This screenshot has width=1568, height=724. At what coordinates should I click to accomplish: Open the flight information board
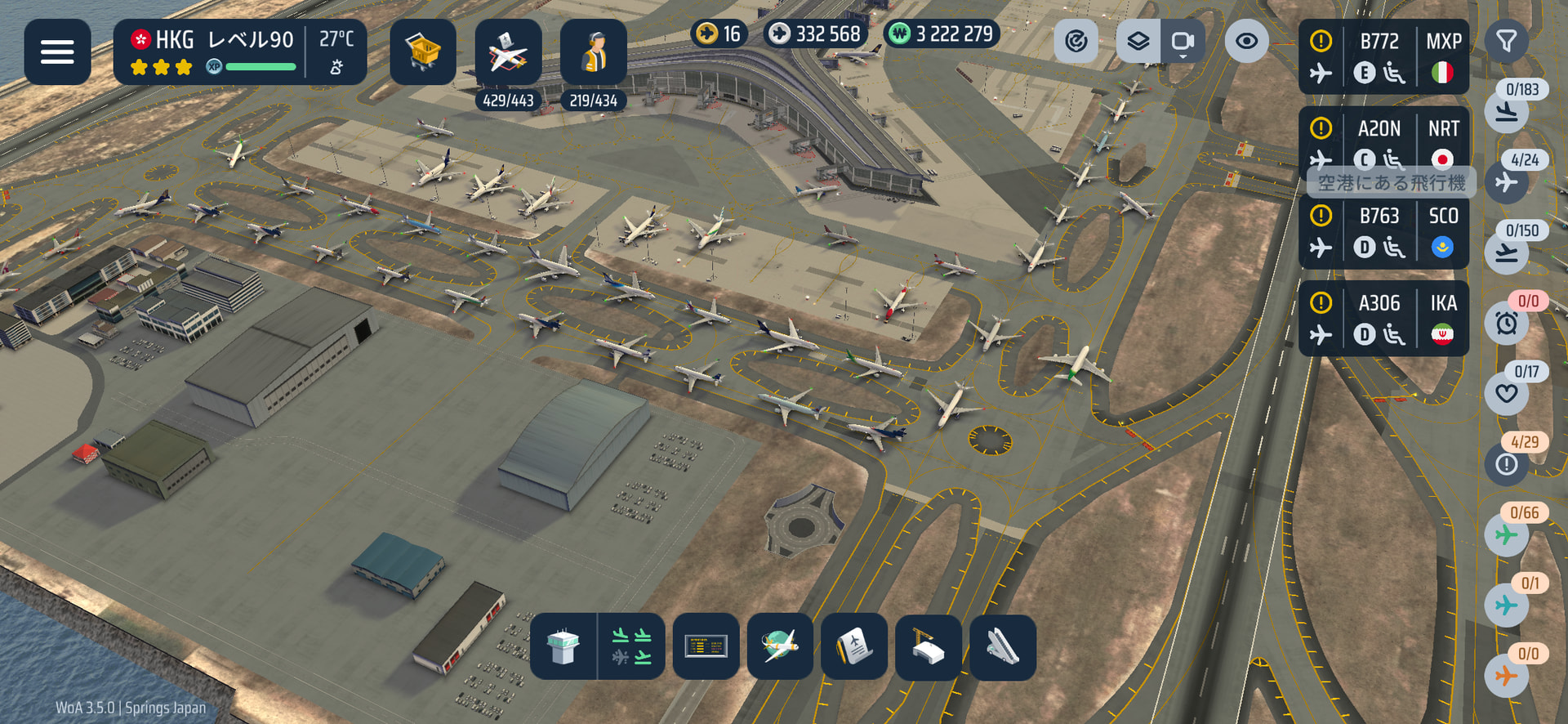click(706, 646)
